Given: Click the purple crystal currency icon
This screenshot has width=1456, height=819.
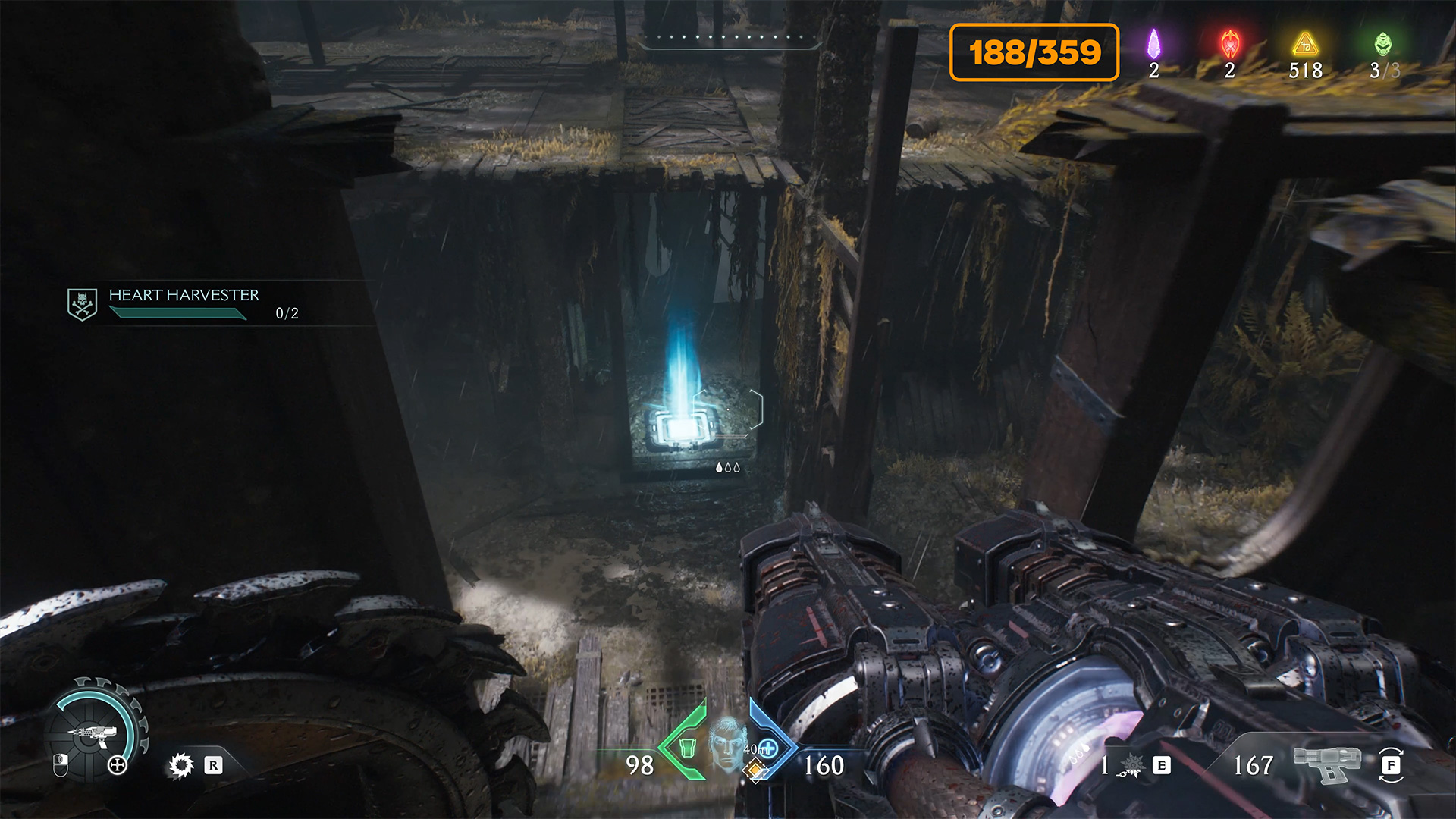Looking at the screenshot, I should click(x=1153, y=45).
